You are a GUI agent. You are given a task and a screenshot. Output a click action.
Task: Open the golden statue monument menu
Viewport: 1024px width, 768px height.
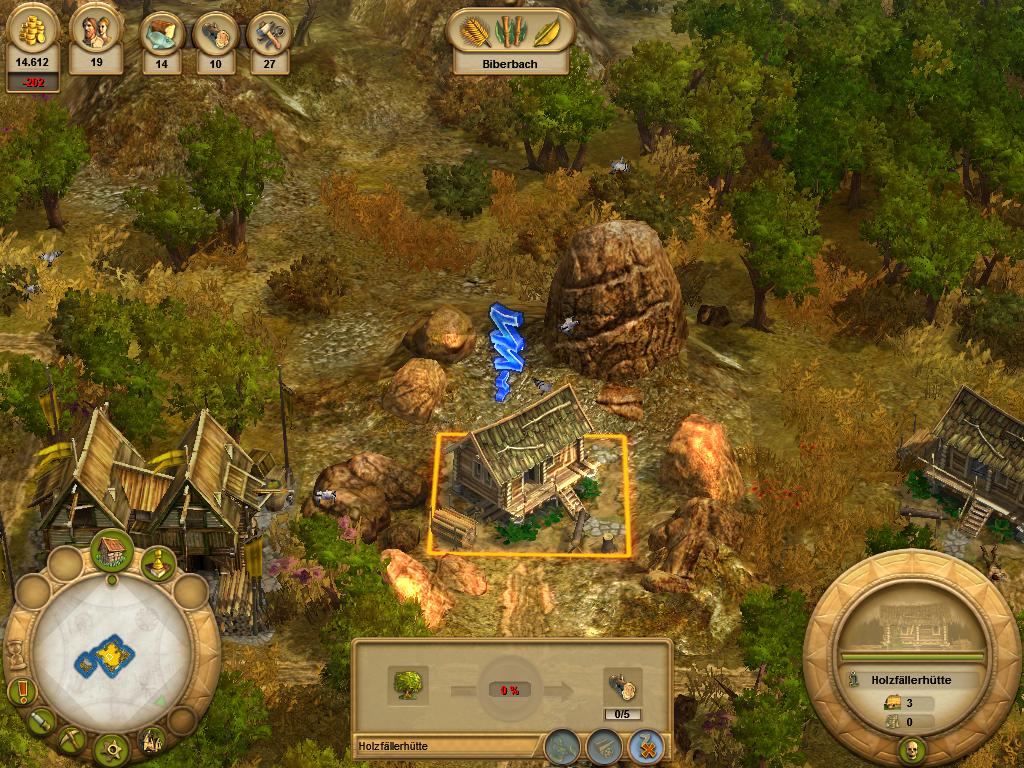point(157,565)
